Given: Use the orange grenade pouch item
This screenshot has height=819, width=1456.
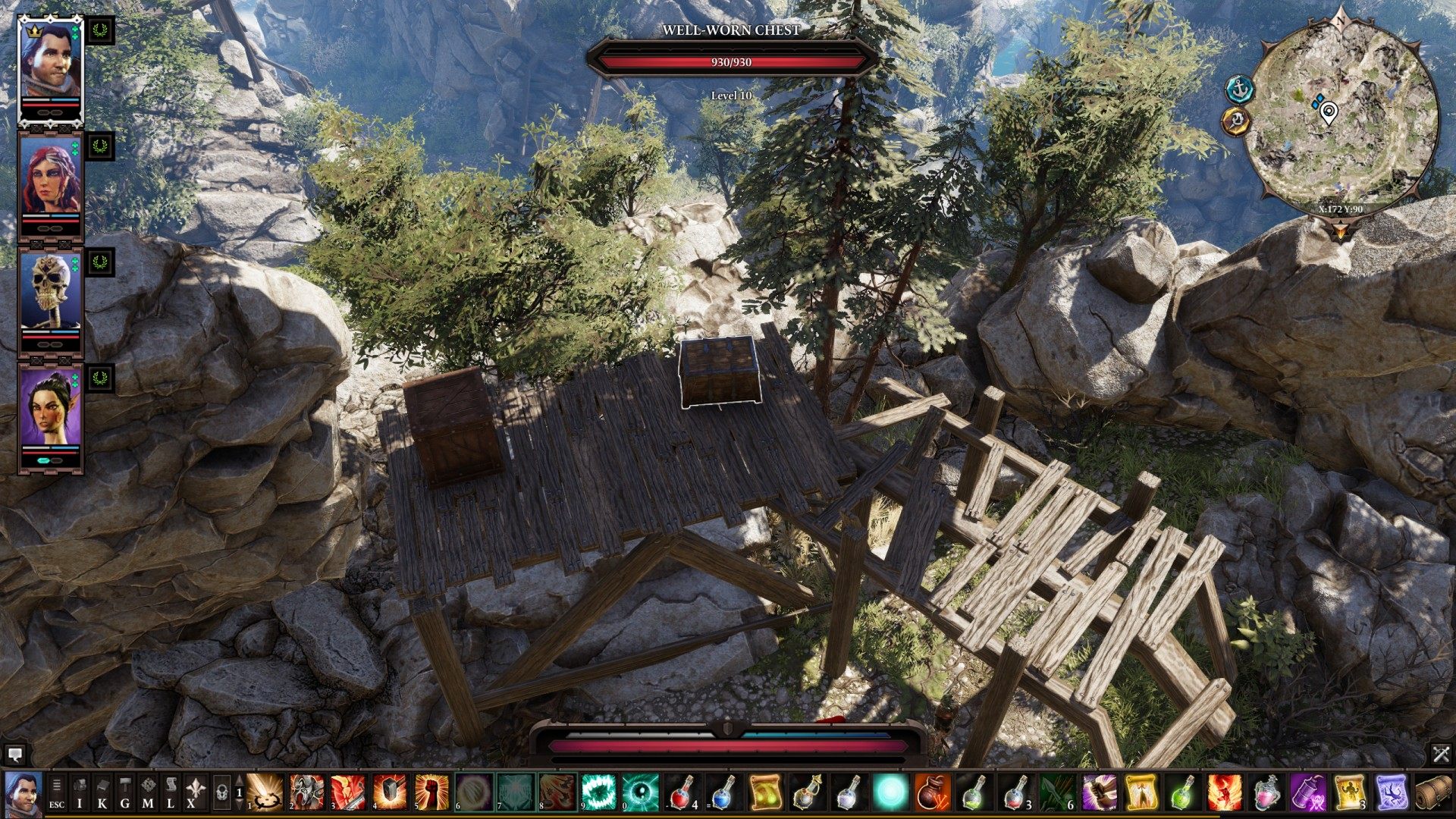Looking at the screenshot, I should coord(932,793).
